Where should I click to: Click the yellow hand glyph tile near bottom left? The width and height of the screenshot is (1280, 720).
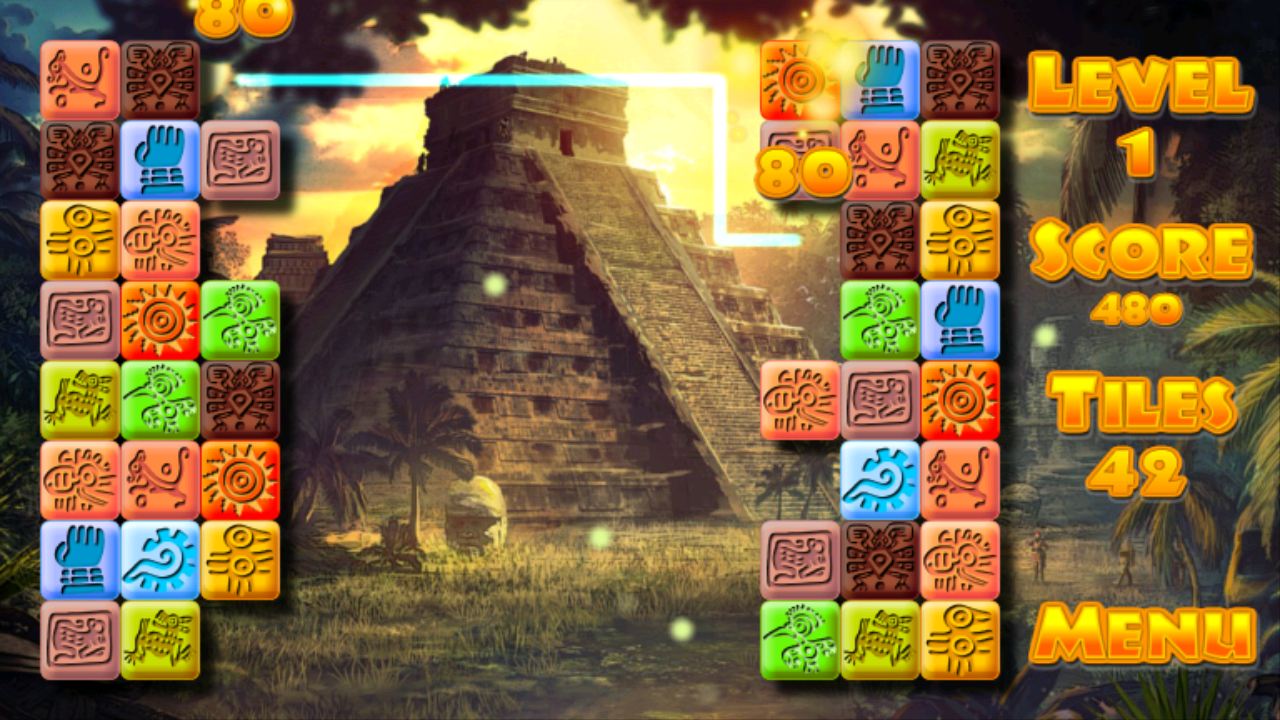[x=240, y=560]
